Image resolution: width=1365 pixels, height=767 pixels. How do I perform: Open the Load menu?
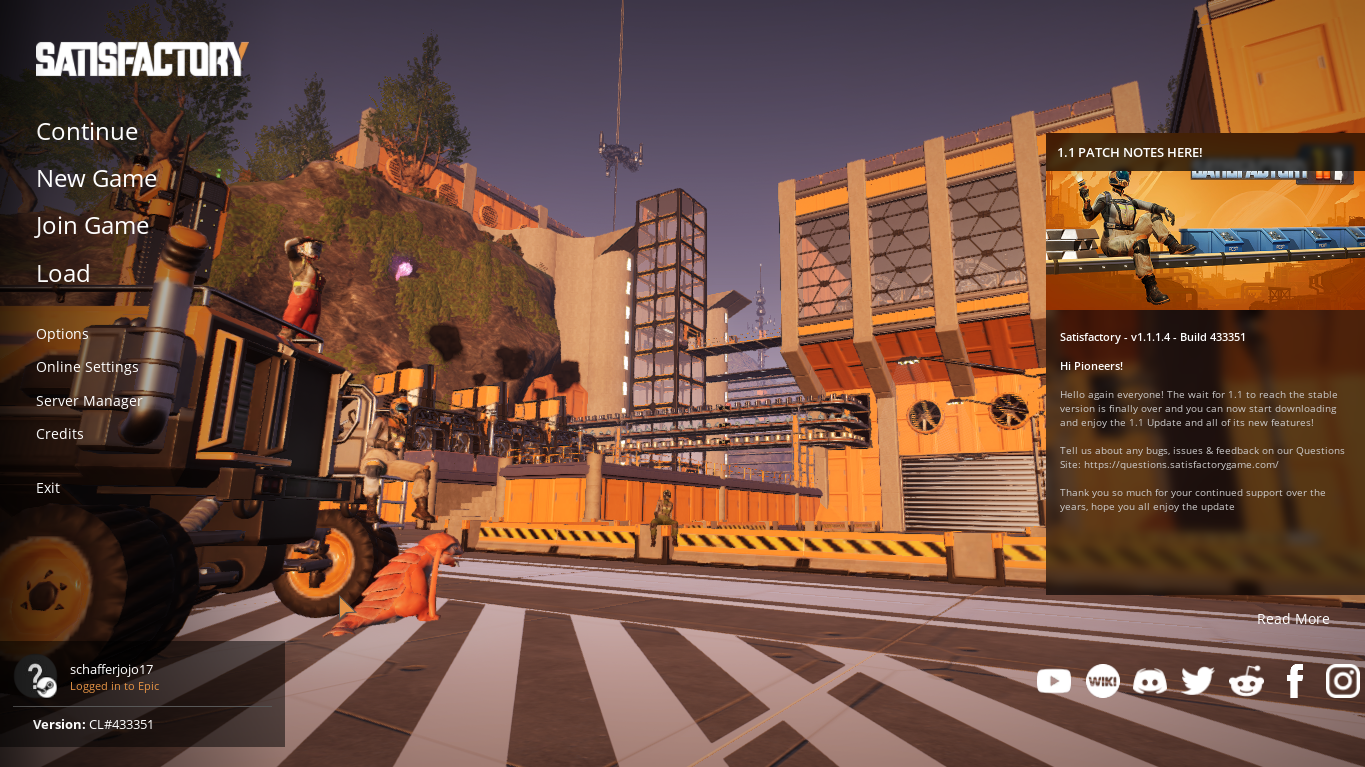[63, 273]
